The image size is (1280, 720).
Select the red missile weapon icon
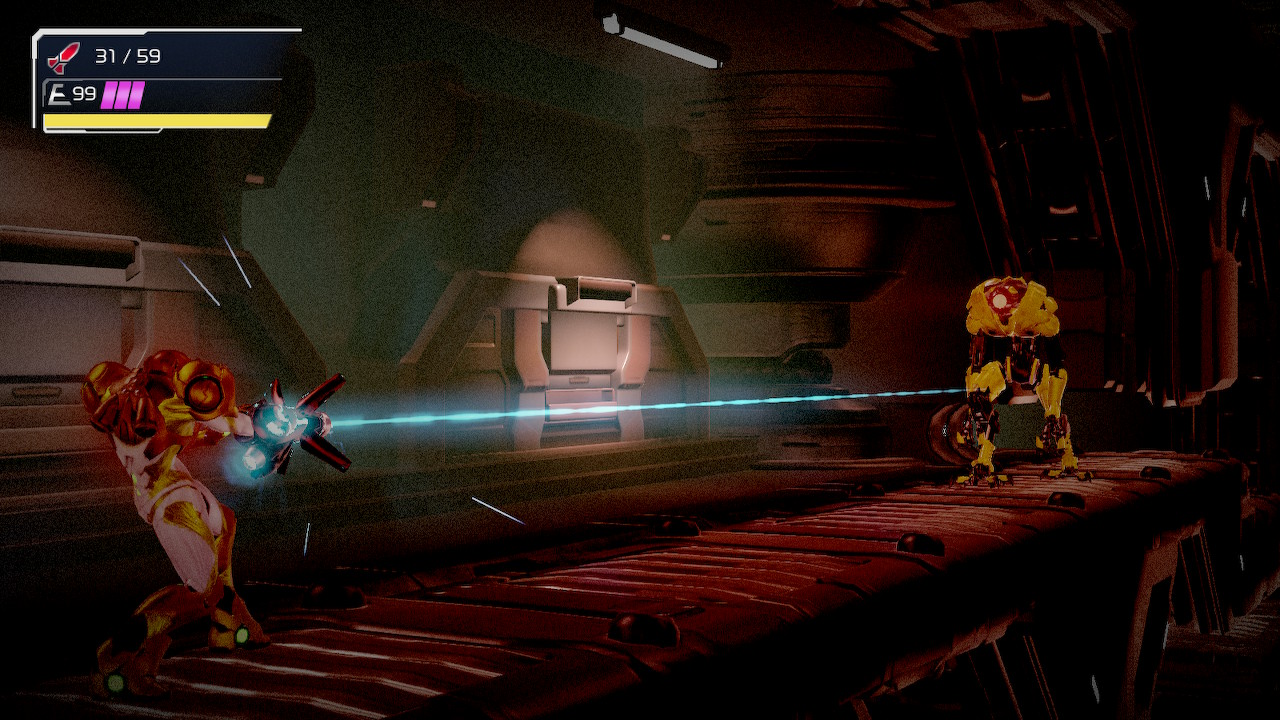[x=63, y=58]
